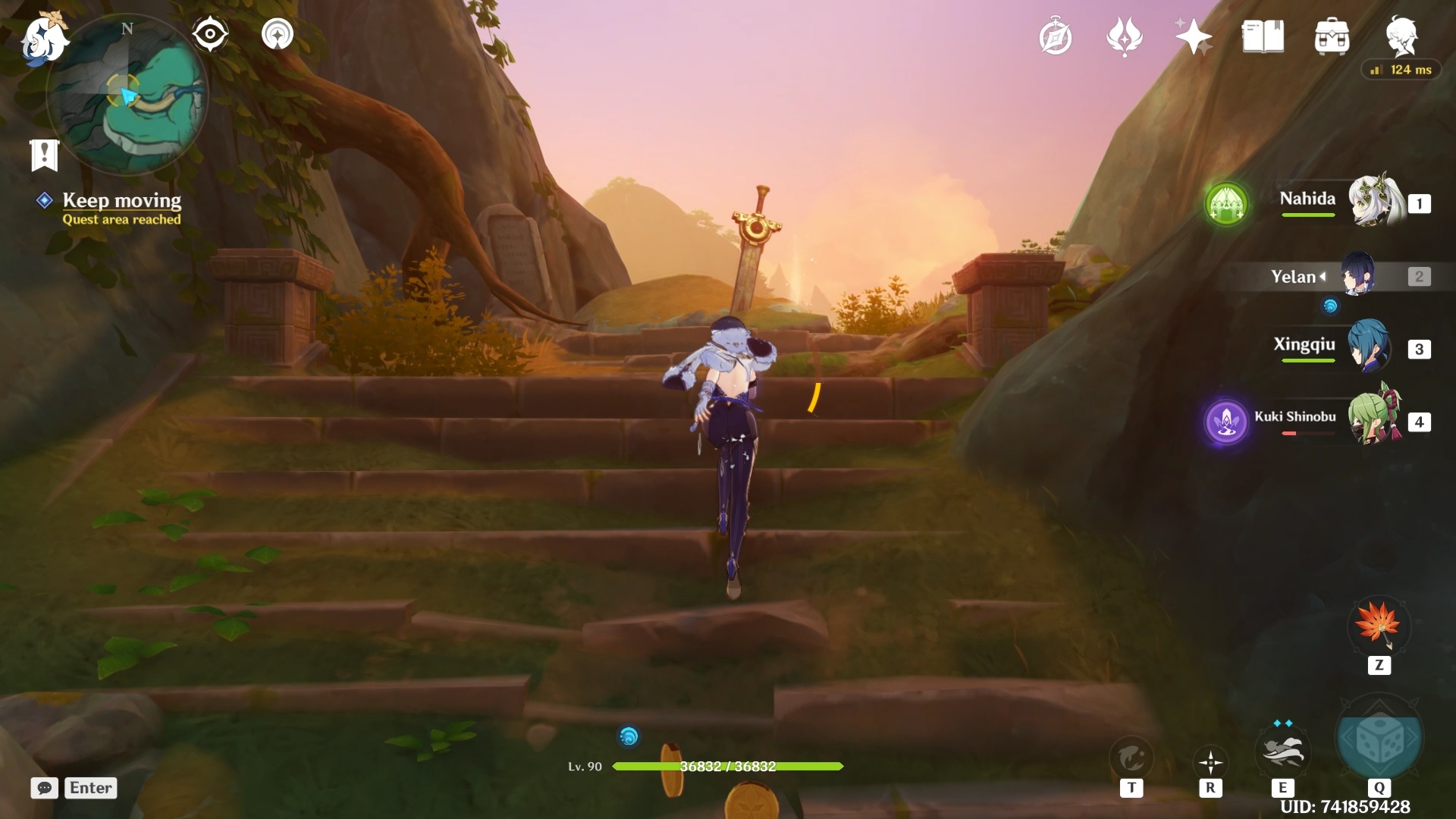Select the quest banner icon under the minimap
This screenshot has width=1456, height=819.
pos(44,154)
